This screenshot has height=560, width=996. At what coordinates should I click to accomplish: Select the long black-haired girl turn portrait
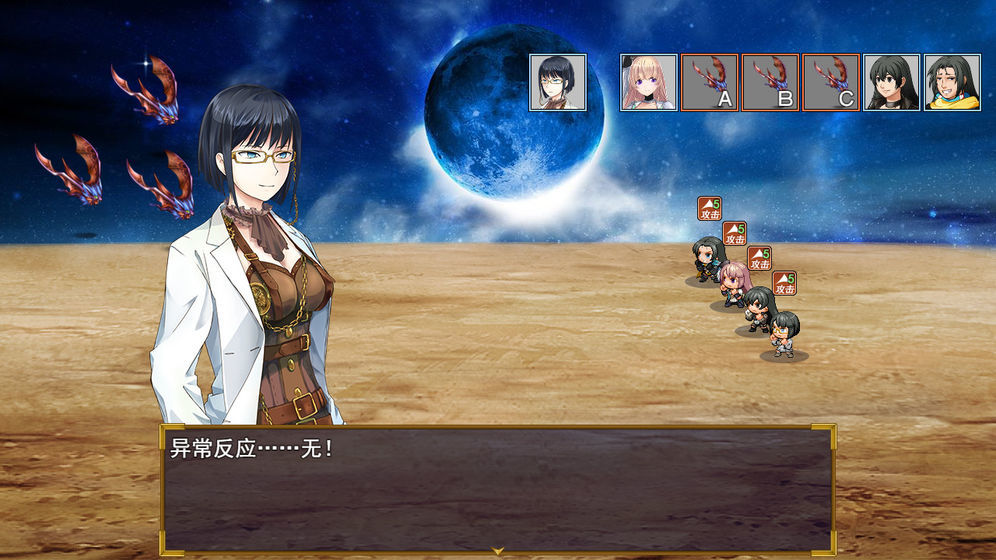pyautogui.click(x=891, y=82)
